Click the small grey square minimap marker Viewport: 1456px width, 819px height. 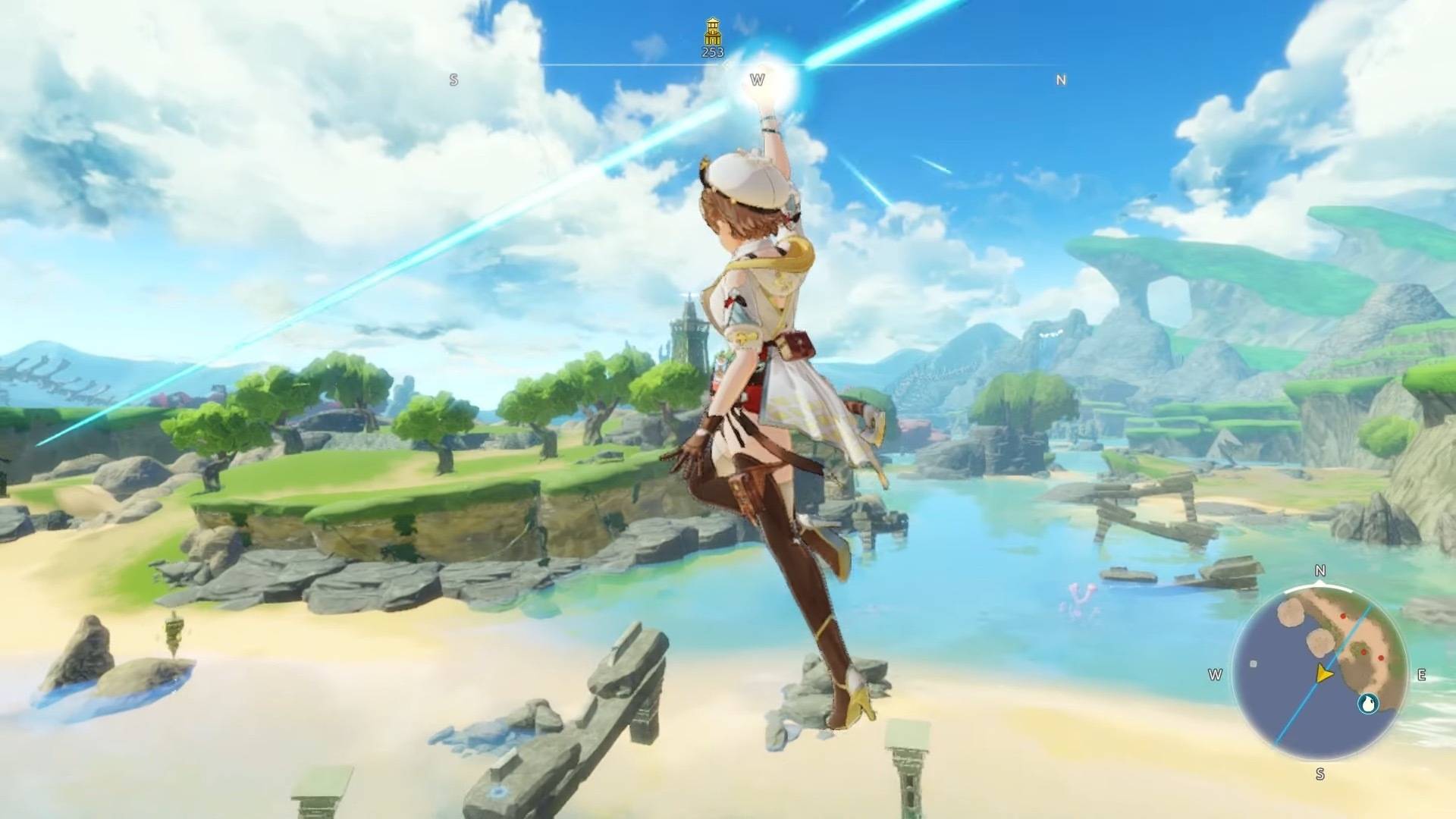1254,664
